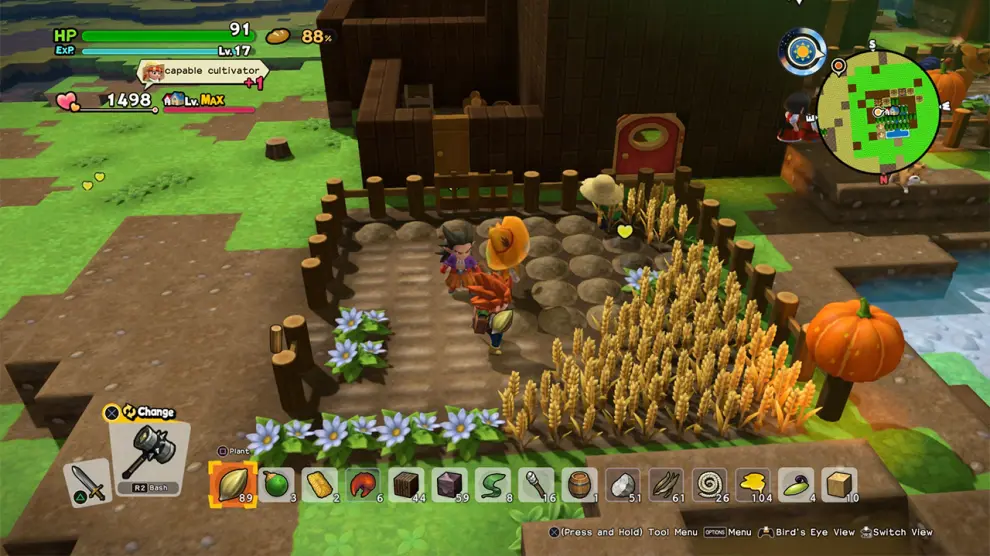Screen dimensions: 990x556
Task: Pick the torch stick hotbar slot
Action: point(537,485)
